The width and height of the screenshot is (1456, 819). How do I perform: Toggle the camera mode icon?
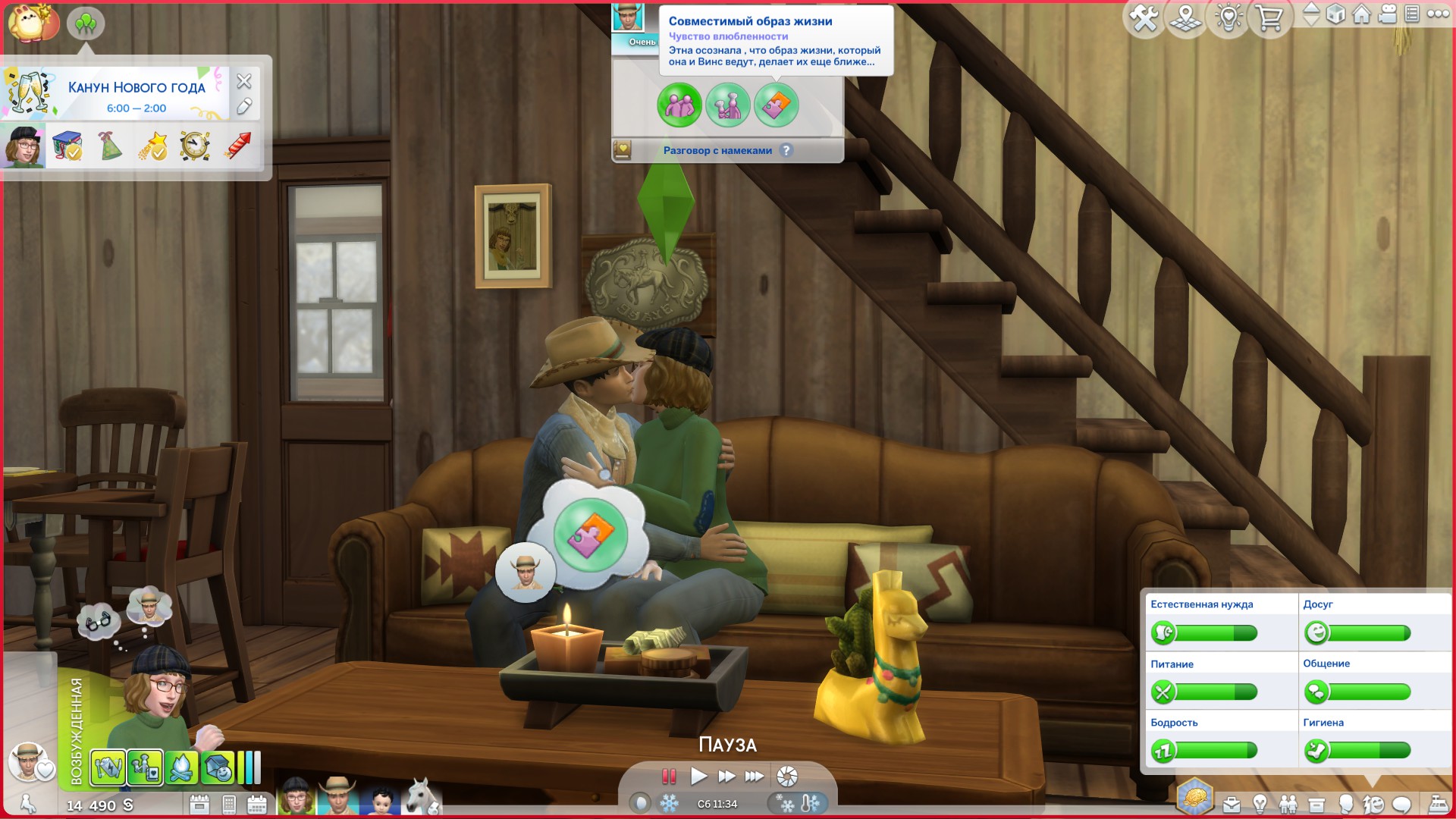click(1388, 14)
